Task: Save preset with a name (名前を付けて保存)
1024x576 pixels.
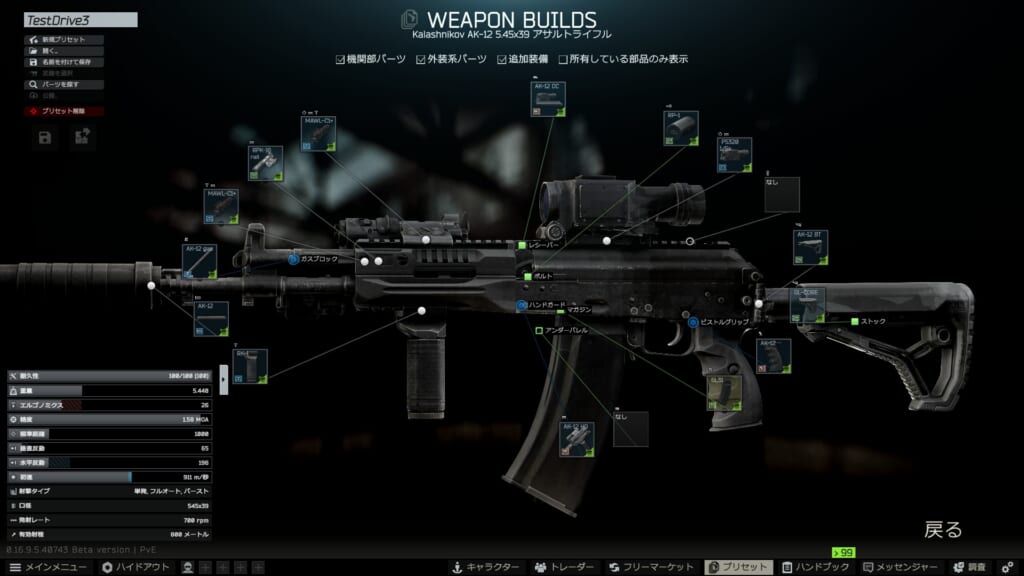Action: [64, 62]
